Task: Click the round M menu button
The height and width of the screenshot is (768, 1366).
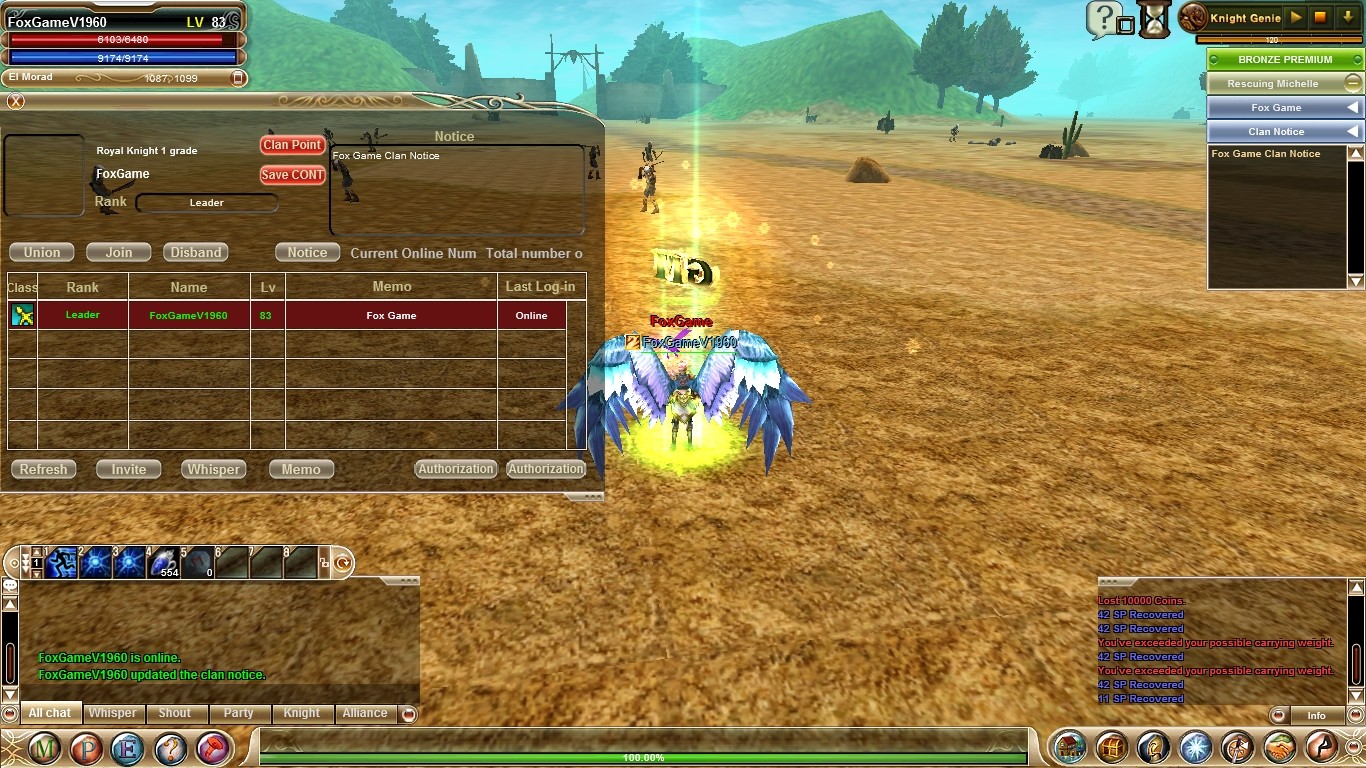Action: point(44,748)
